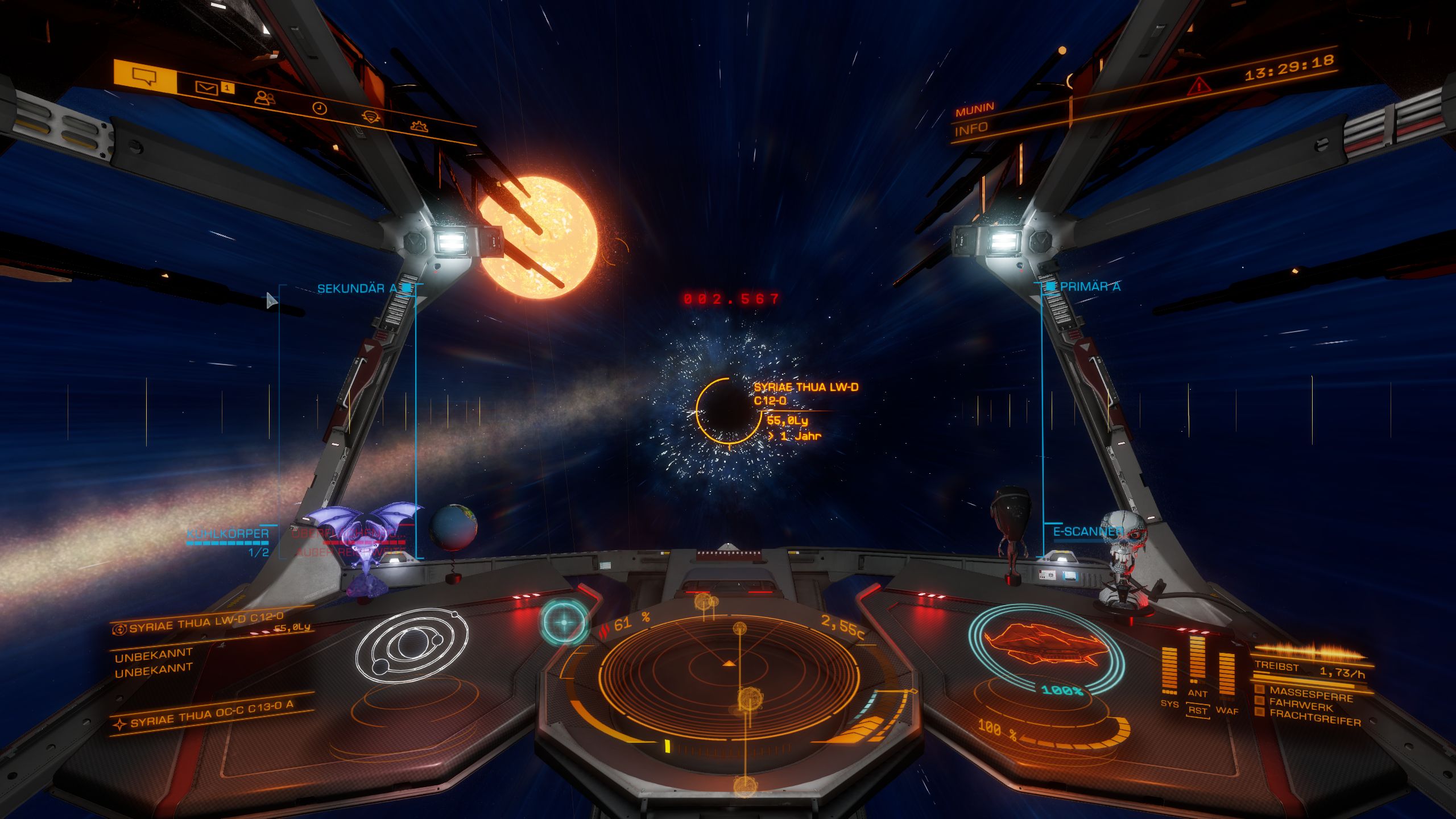Click the RST power reset label
This screenshot has width=1456, height=819.
pyautogui.click(x=1197, y=711)
